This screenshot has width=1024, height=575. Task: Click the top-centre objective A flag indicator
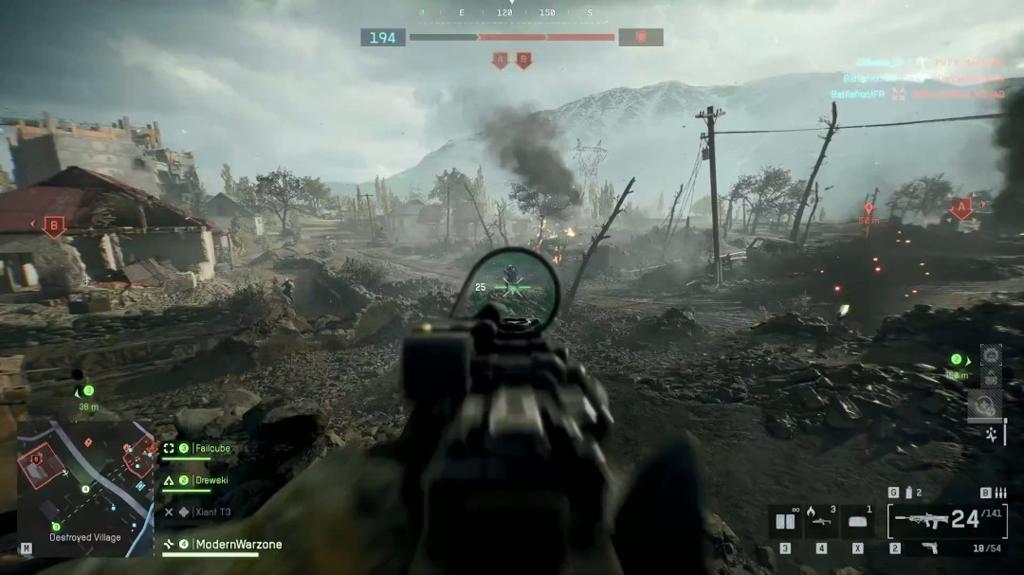coord(500,60)
